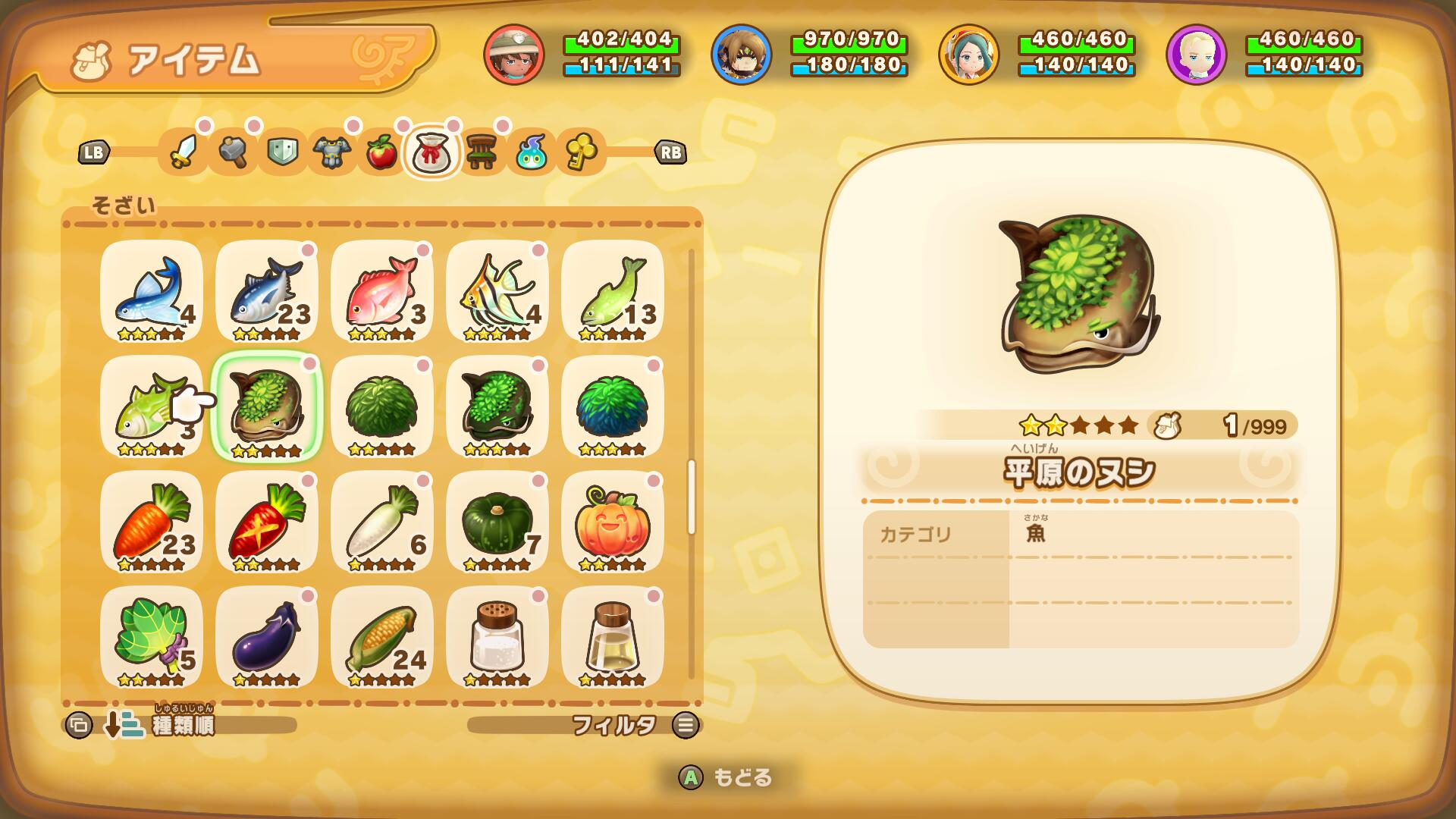Select the orange carrot slot
1456x819 pixels.
click(152, 522)
